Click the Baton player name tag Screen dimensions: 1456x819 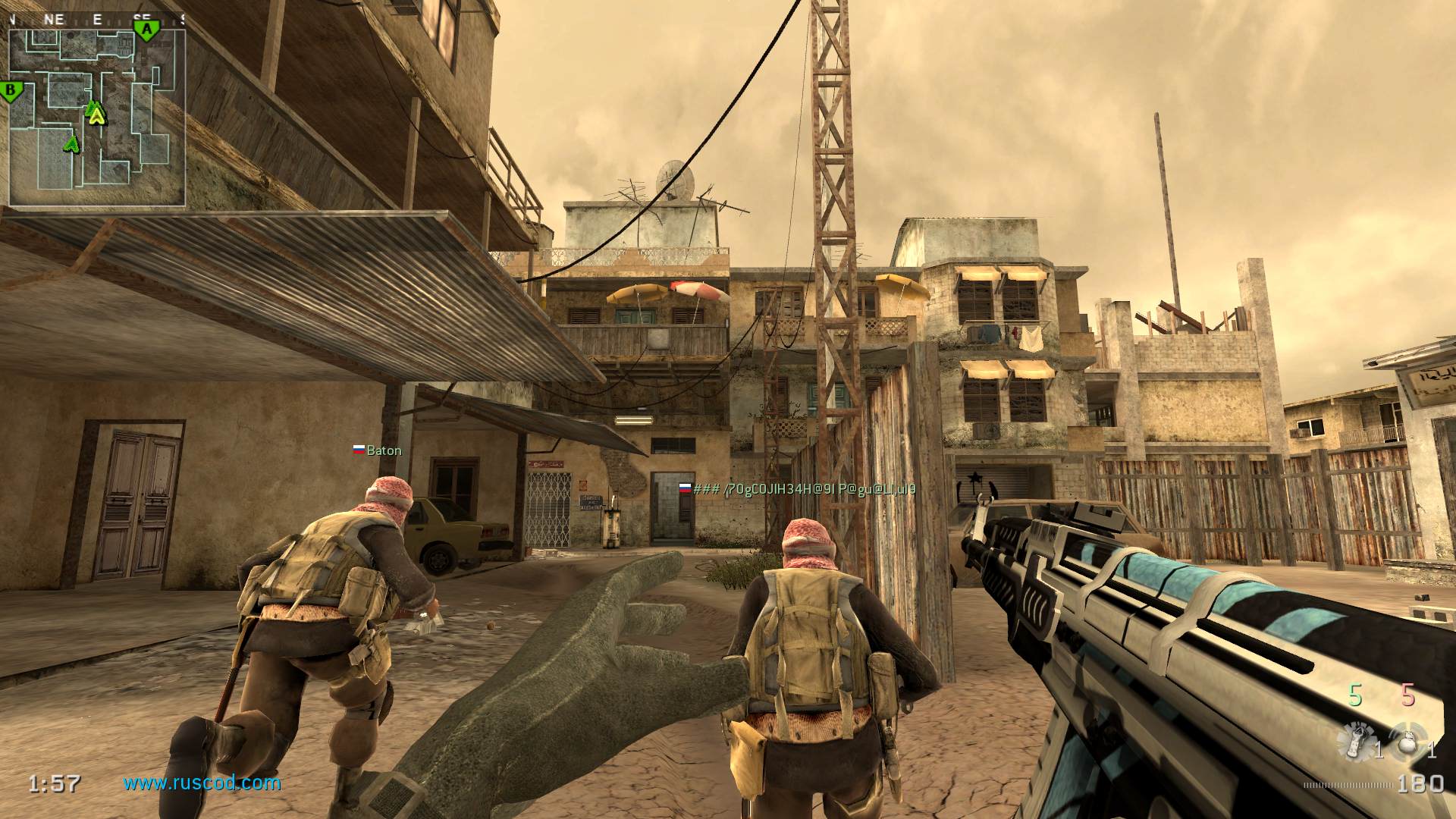coord(384,450)
